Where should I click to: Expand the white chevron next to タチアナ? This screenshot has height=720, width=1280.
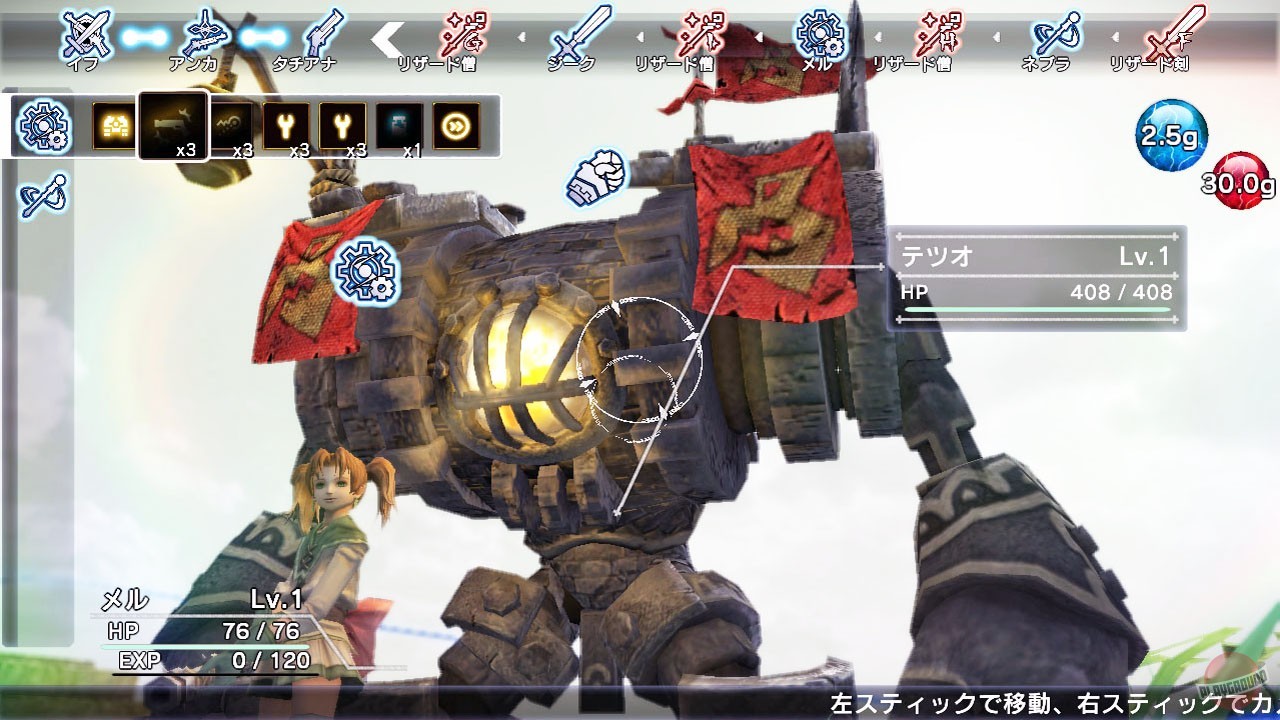click(385, 38)
